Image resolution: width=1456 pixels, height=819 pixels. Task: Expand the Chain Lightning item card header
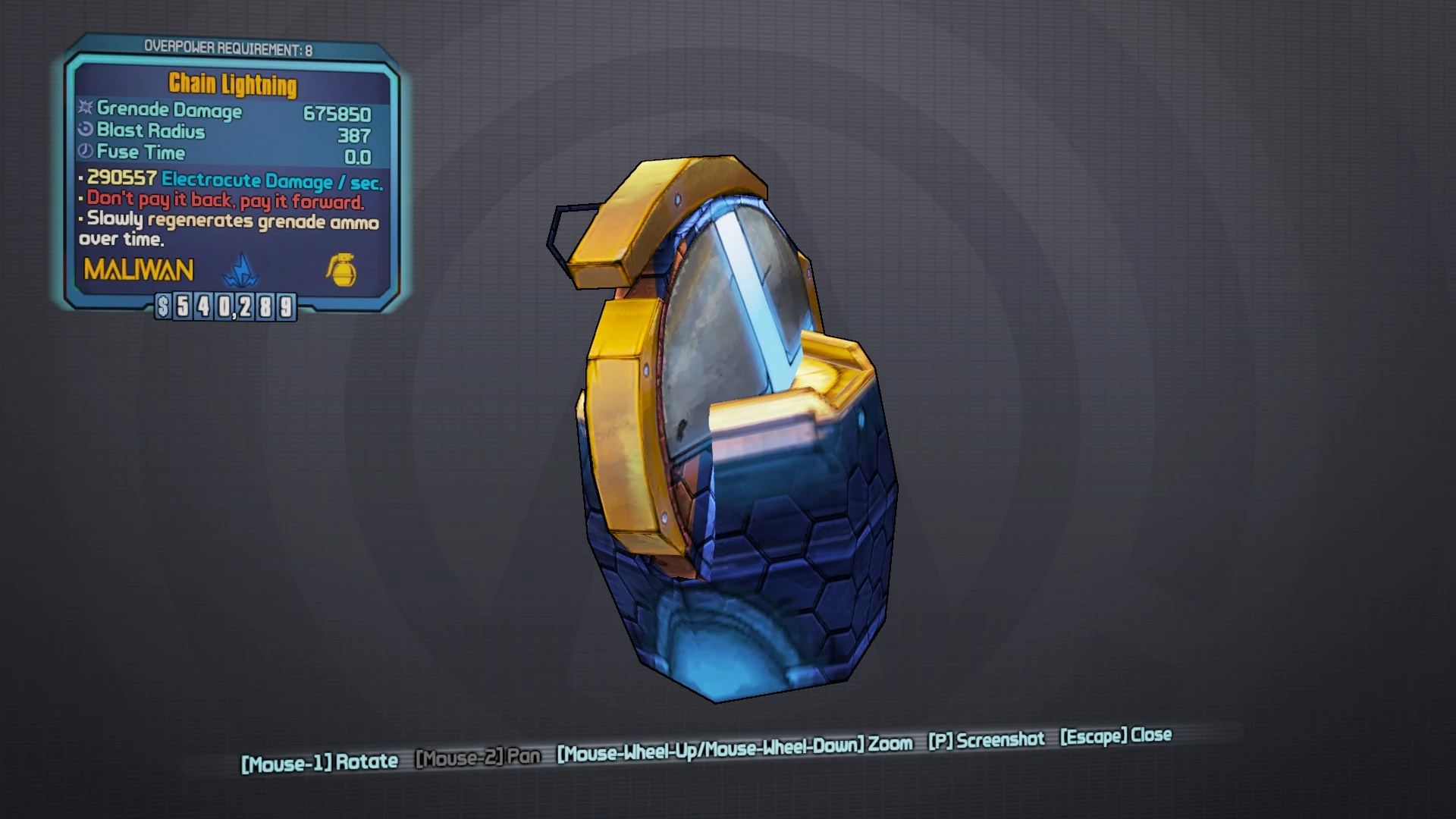coord(231,86)
